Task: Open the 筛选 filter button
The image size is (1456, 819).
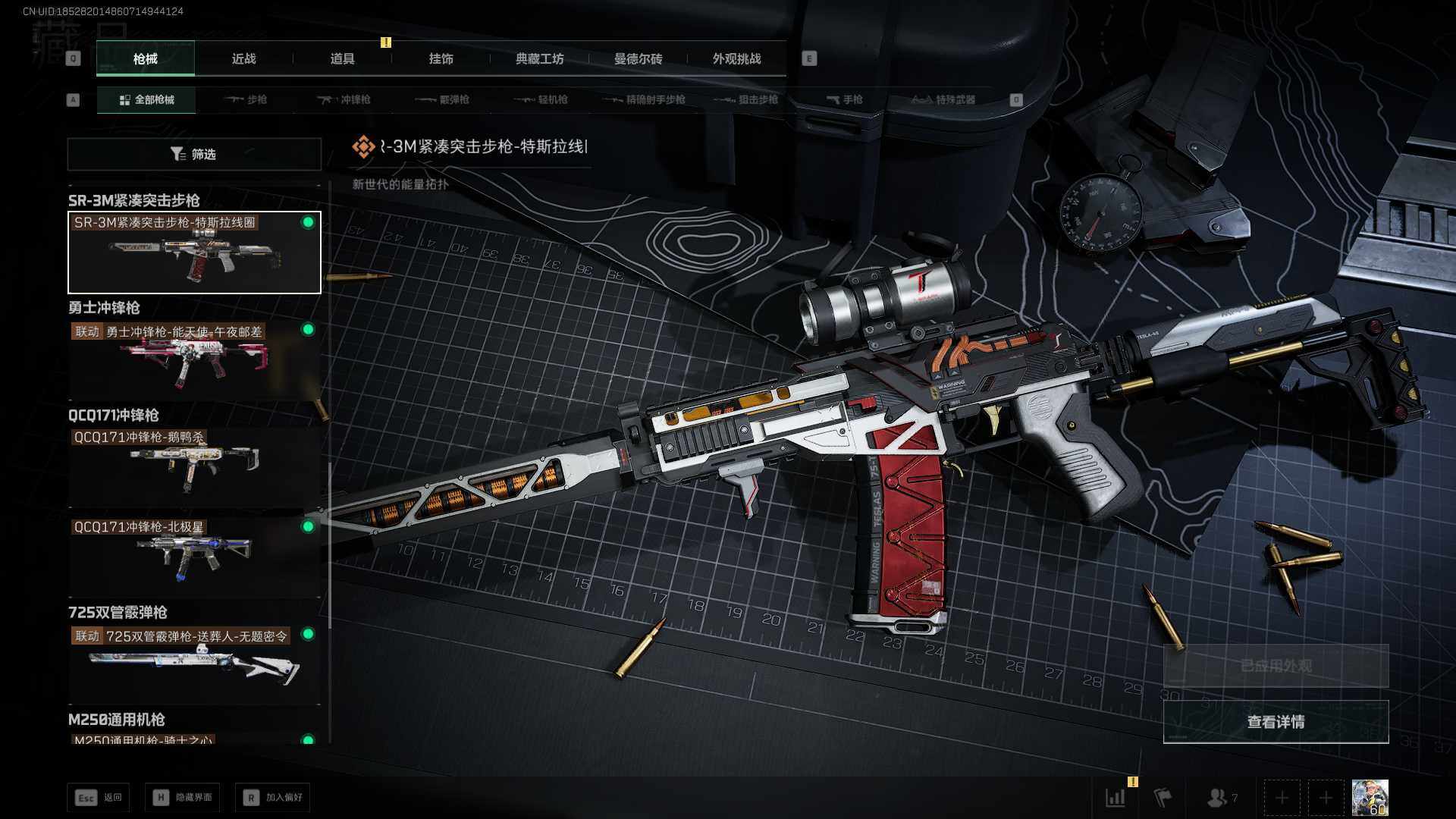Action: tap(194, 154)
